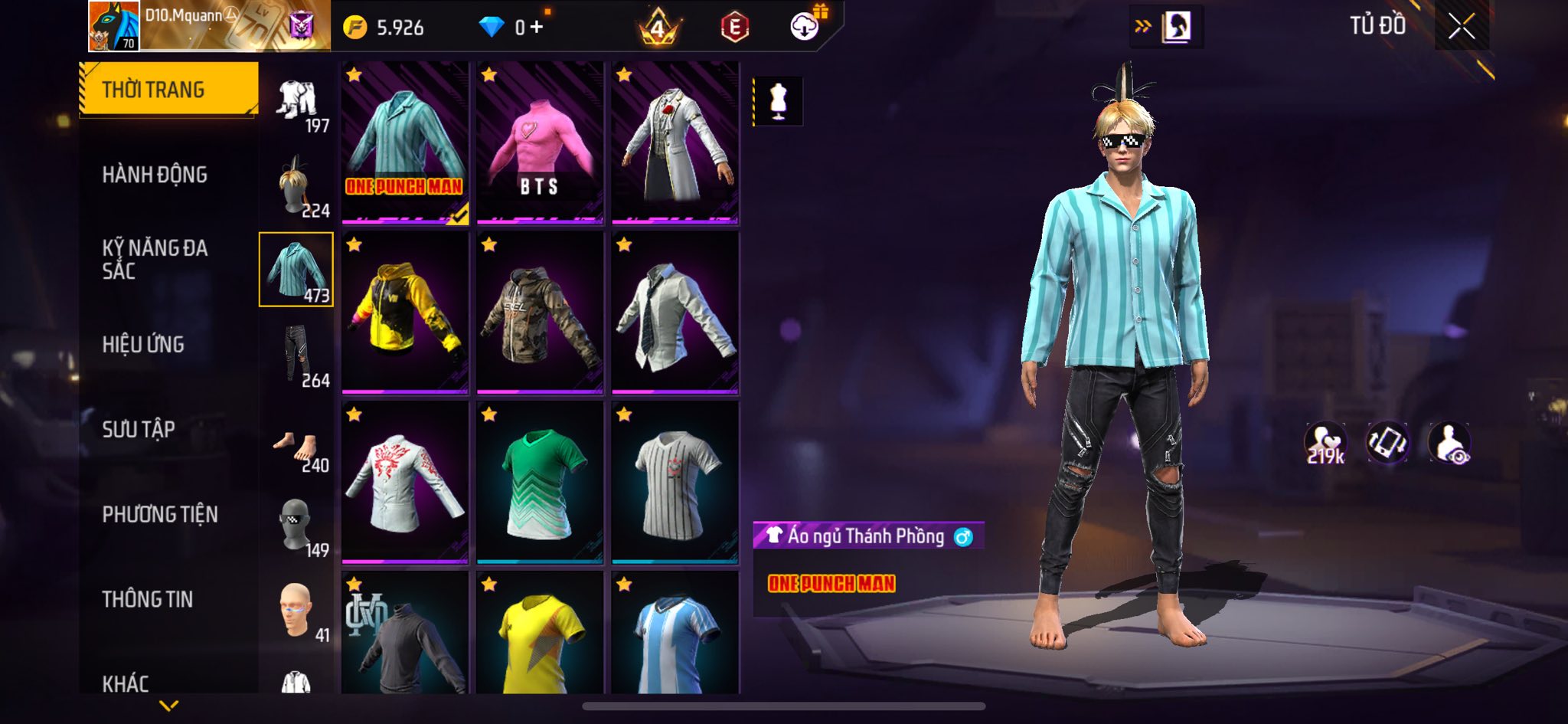Open the HIỆU ỨNG tab
Image resolution: width=1568 pixels, height=724 pixels.
click(x=143, y=345)
